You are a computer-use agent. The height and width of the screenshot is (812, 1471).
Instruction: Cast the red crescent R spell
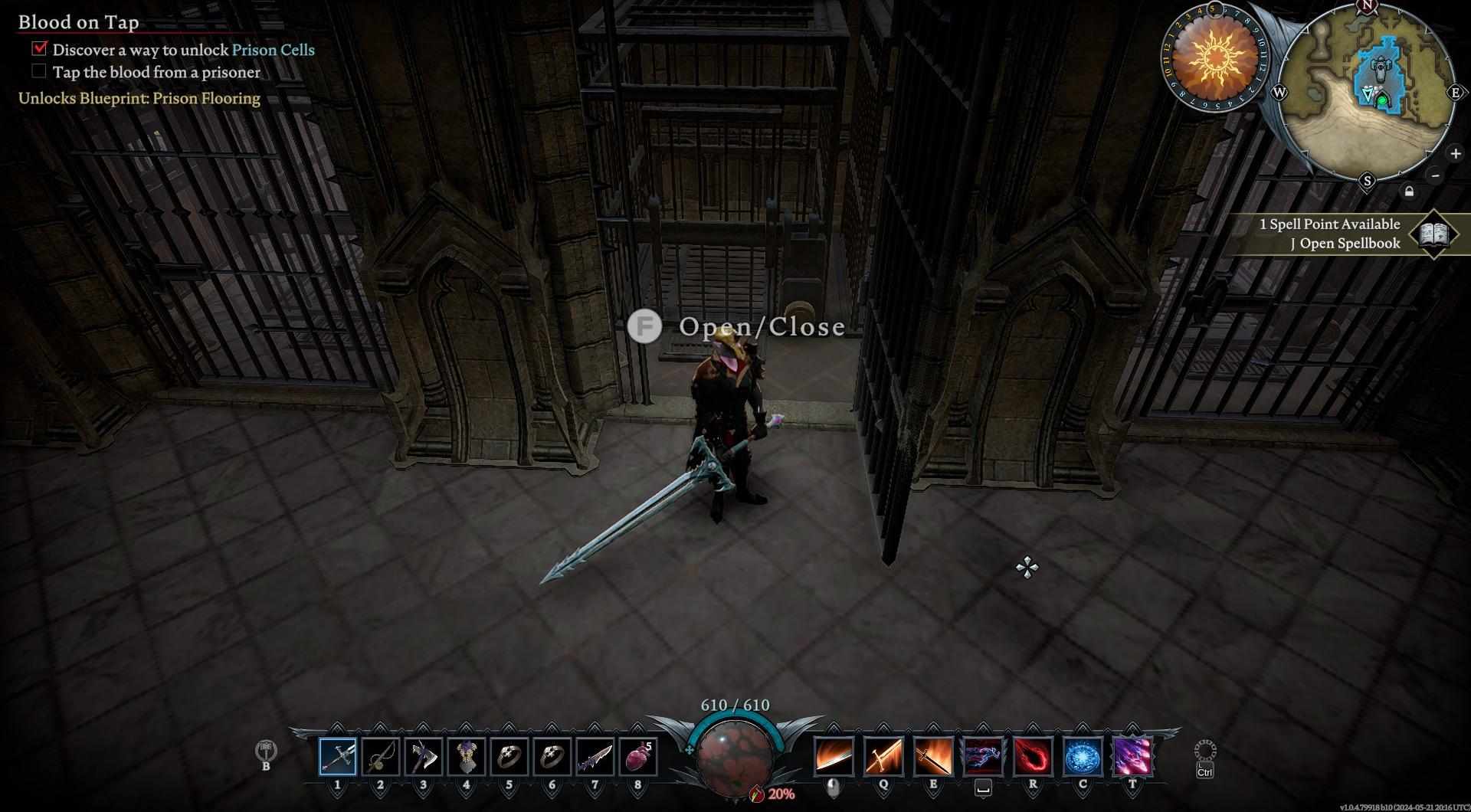click(1033, 756)
